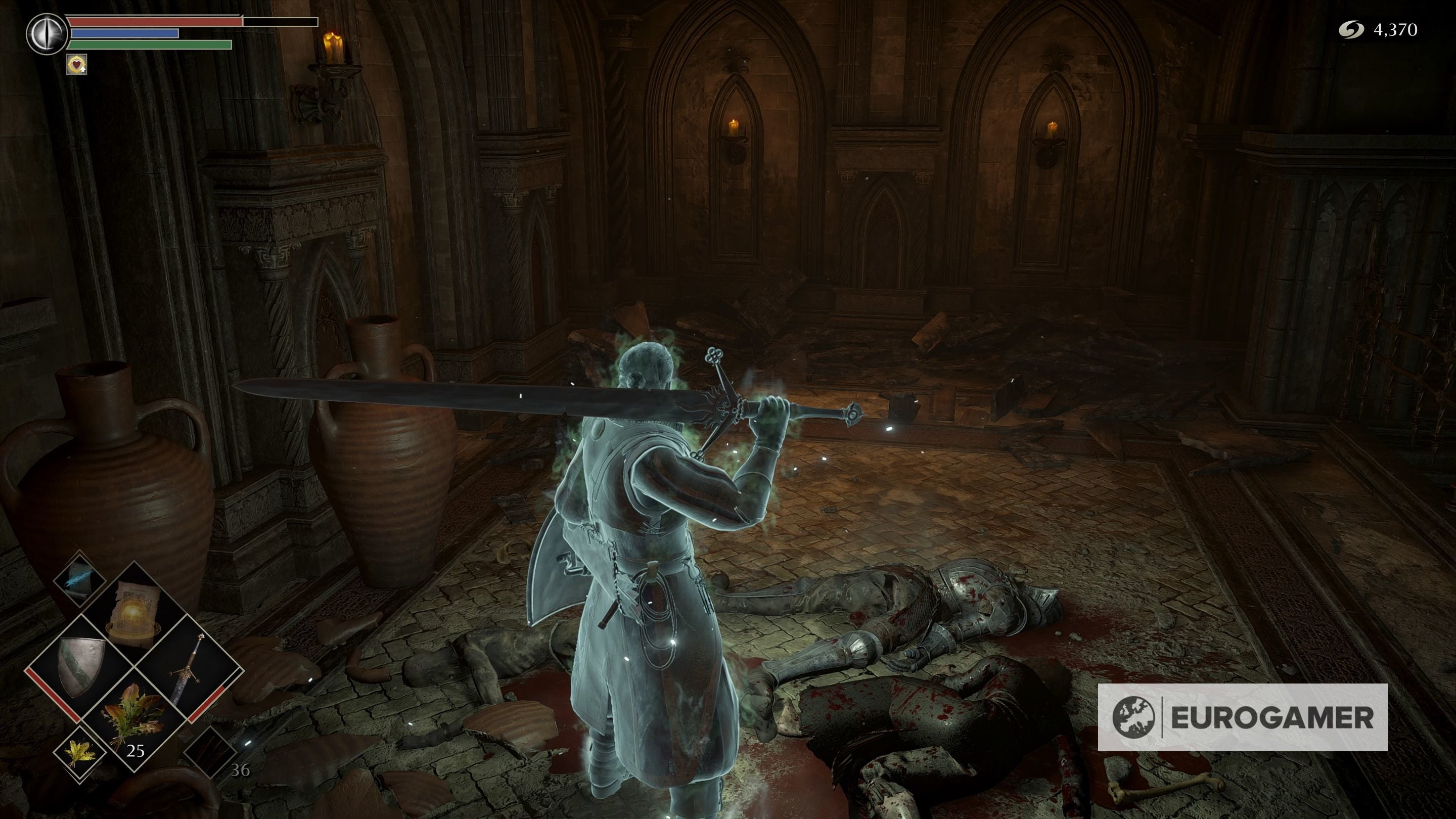The height and width of the screenshot is (819, 1456).
Task: Click the item quantity label 25
Action: (136, 751)
